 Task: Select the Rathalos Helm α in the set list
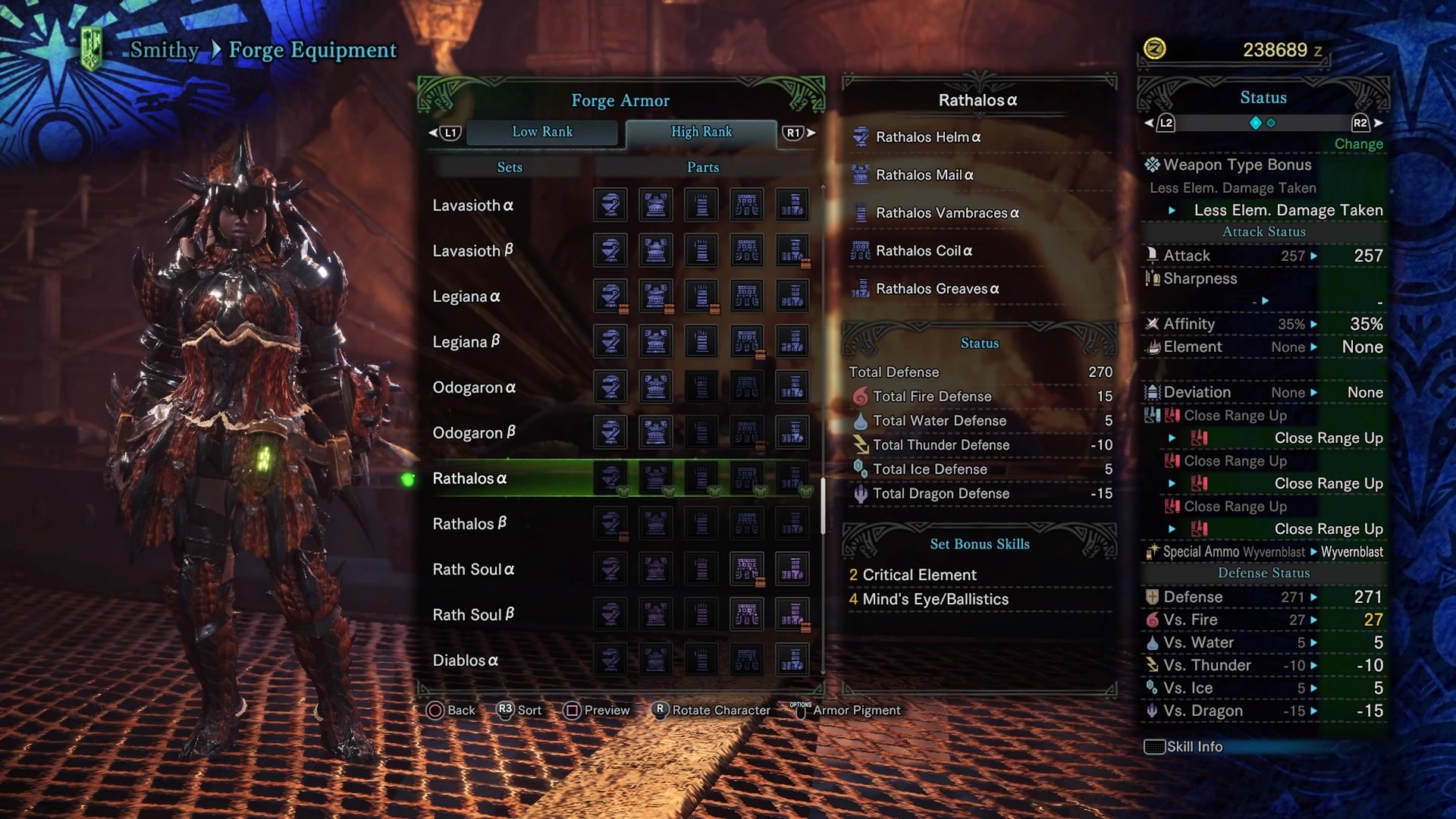928,137
